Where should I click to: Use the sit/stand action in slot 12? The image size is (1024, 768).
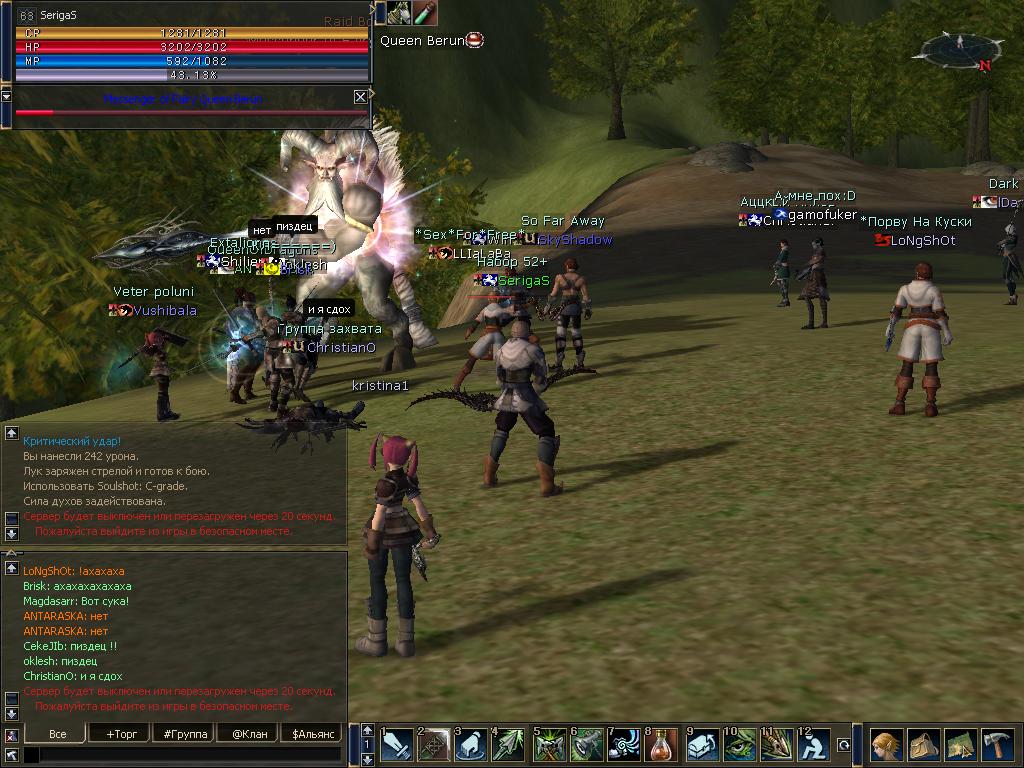pyautogui.click(x=816, y=746)
